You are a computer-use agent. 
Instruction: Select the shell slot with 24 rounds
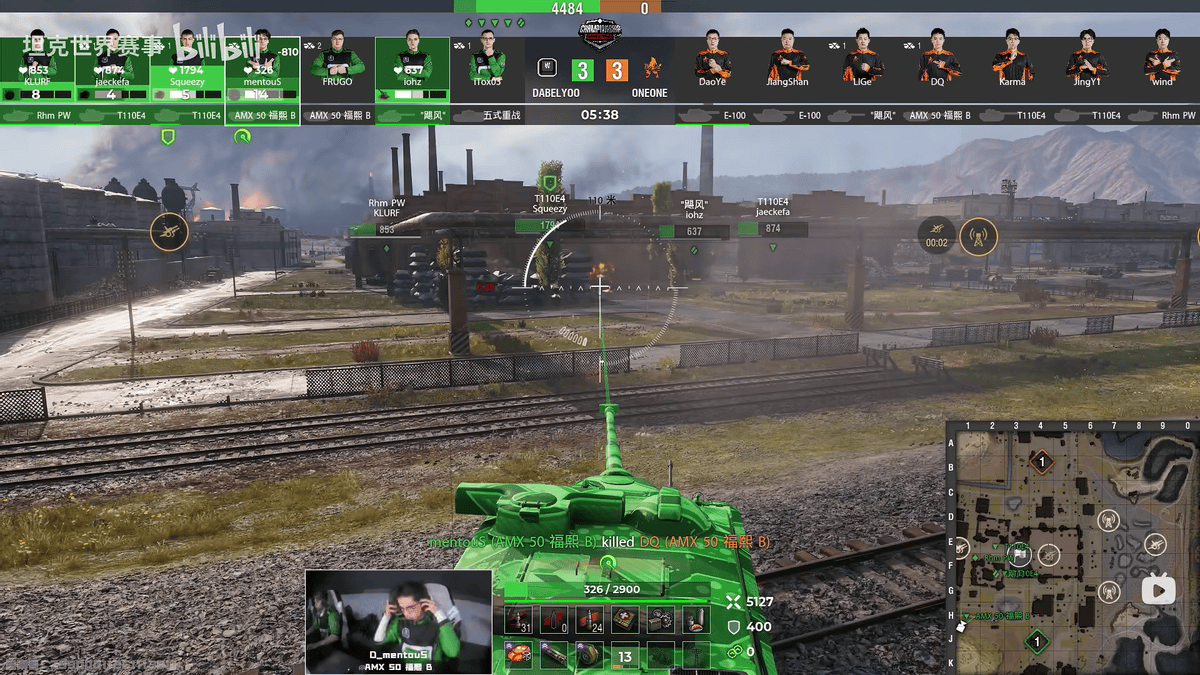coord(589,620)
